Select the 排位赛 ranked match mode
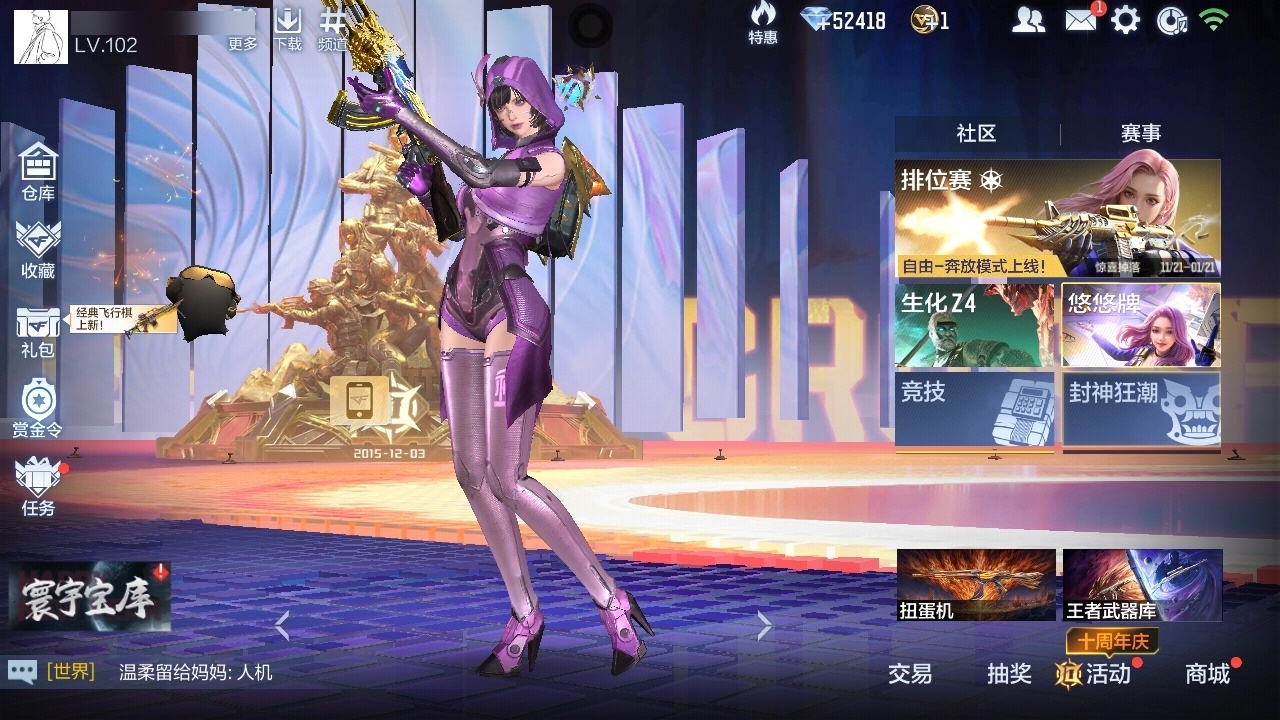 1057,219
